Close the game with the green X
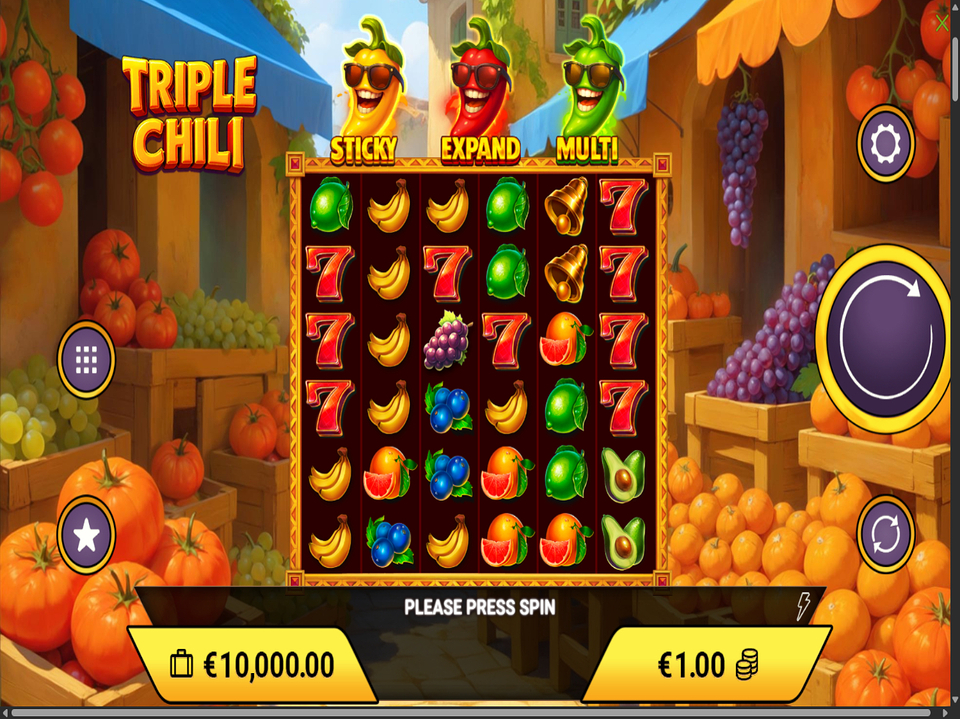Viewport: 960px width, 719px height. 941,22
